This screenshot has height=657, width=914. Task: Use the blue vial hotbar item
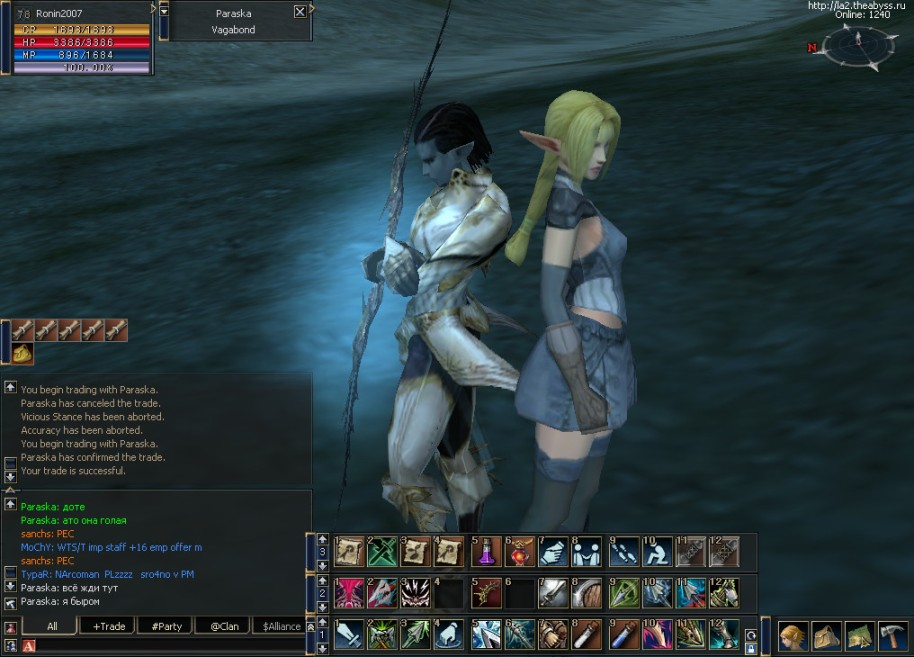click(621, 634)
